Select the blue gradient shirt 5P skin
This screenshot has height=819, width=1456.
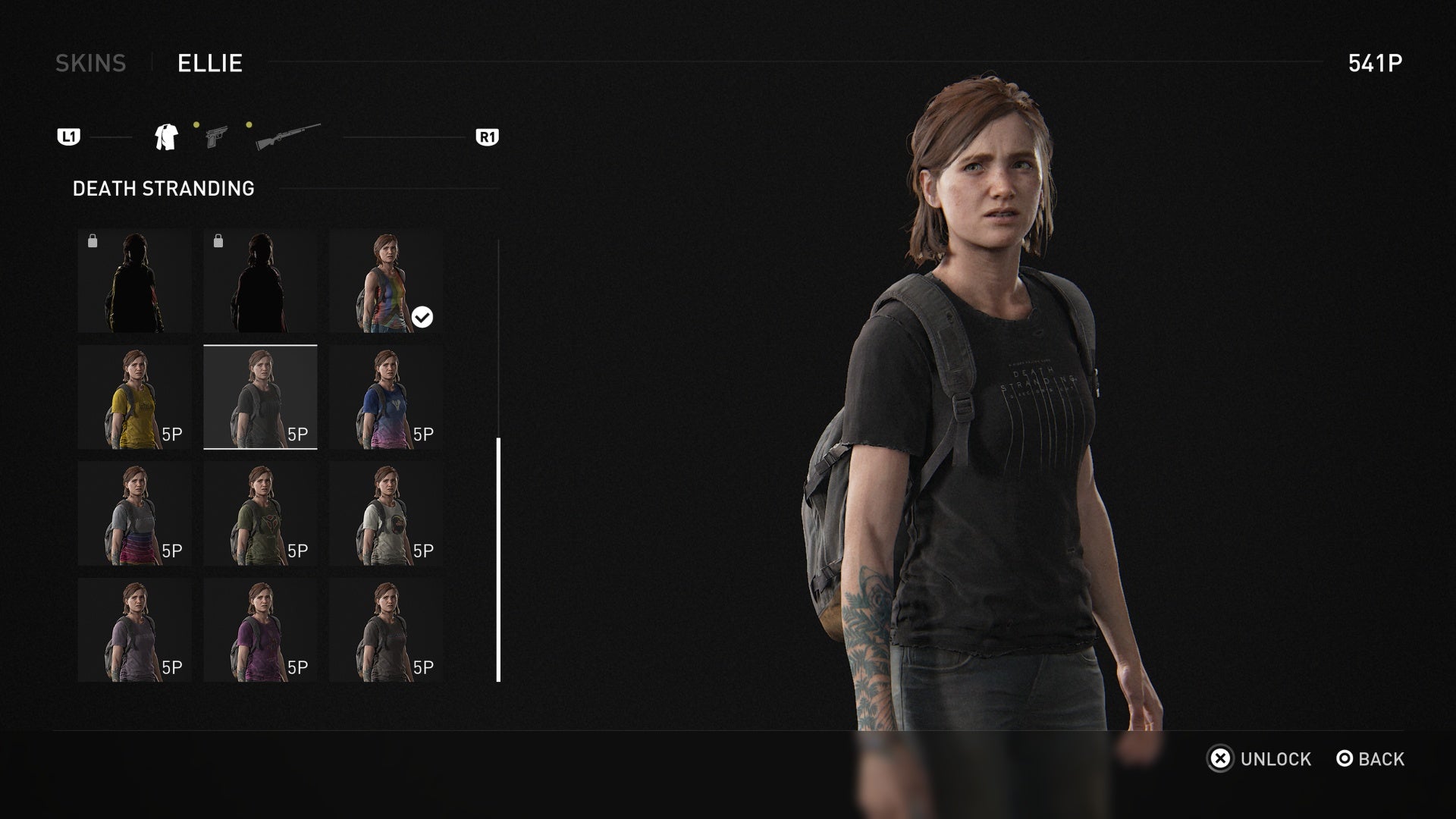[x=387, y=398]
